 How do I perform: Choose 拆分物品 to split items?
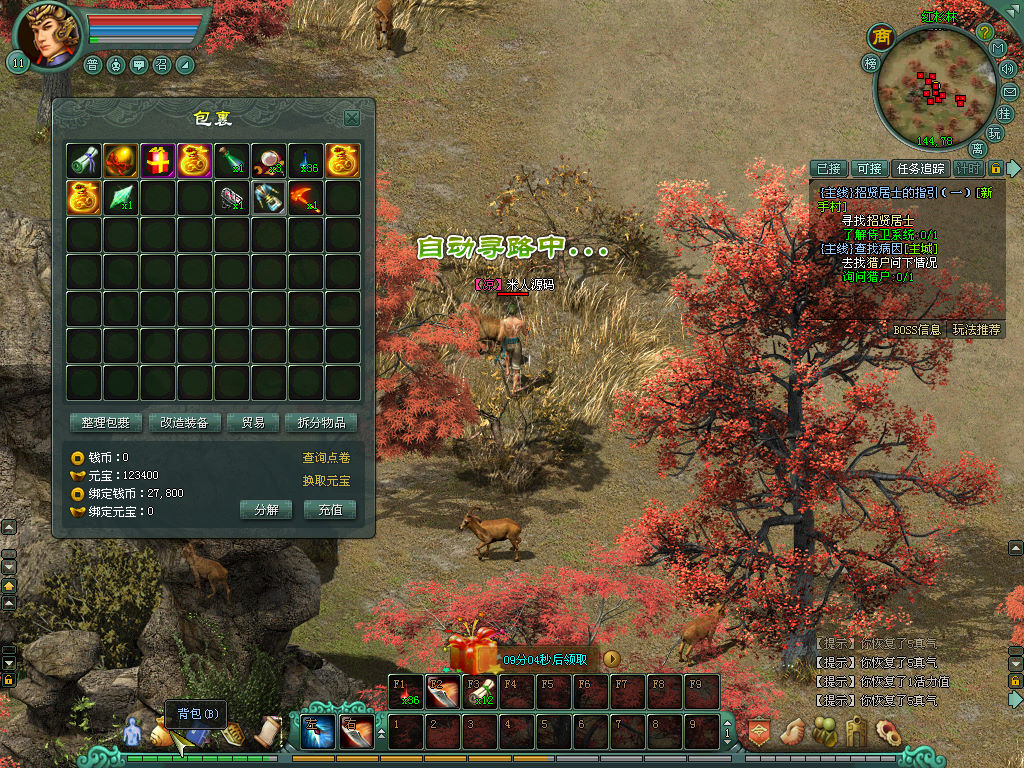(x=321, y=423)
